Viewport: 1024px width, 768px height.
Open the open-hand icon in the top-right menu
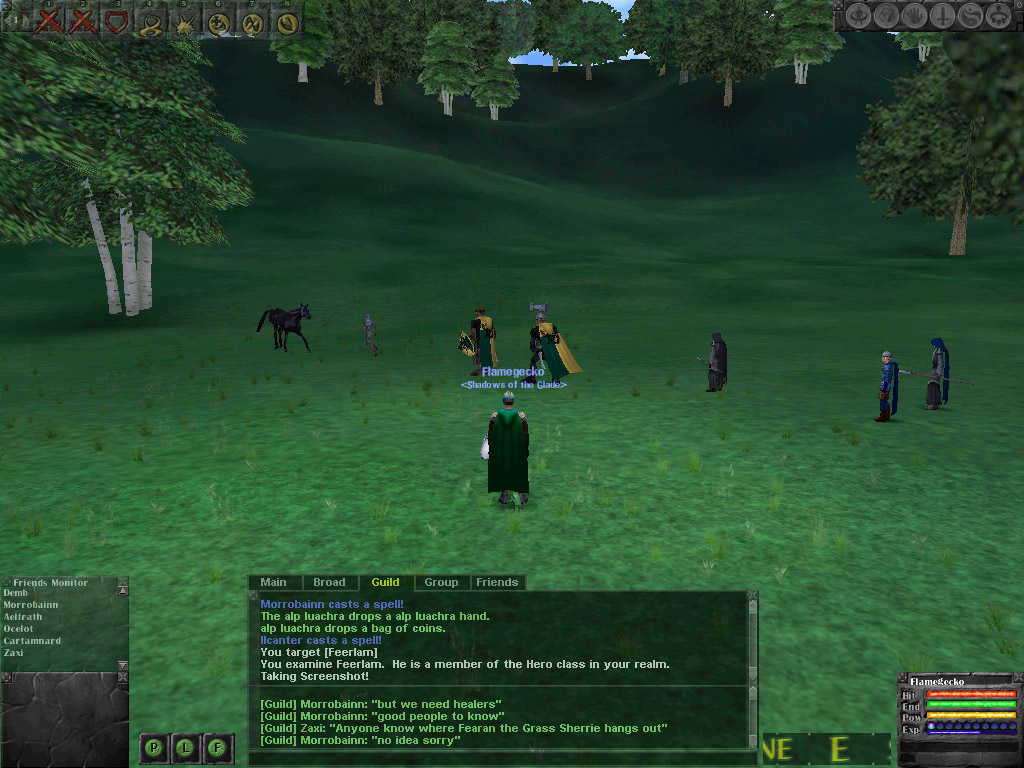[x=915, y=16]
